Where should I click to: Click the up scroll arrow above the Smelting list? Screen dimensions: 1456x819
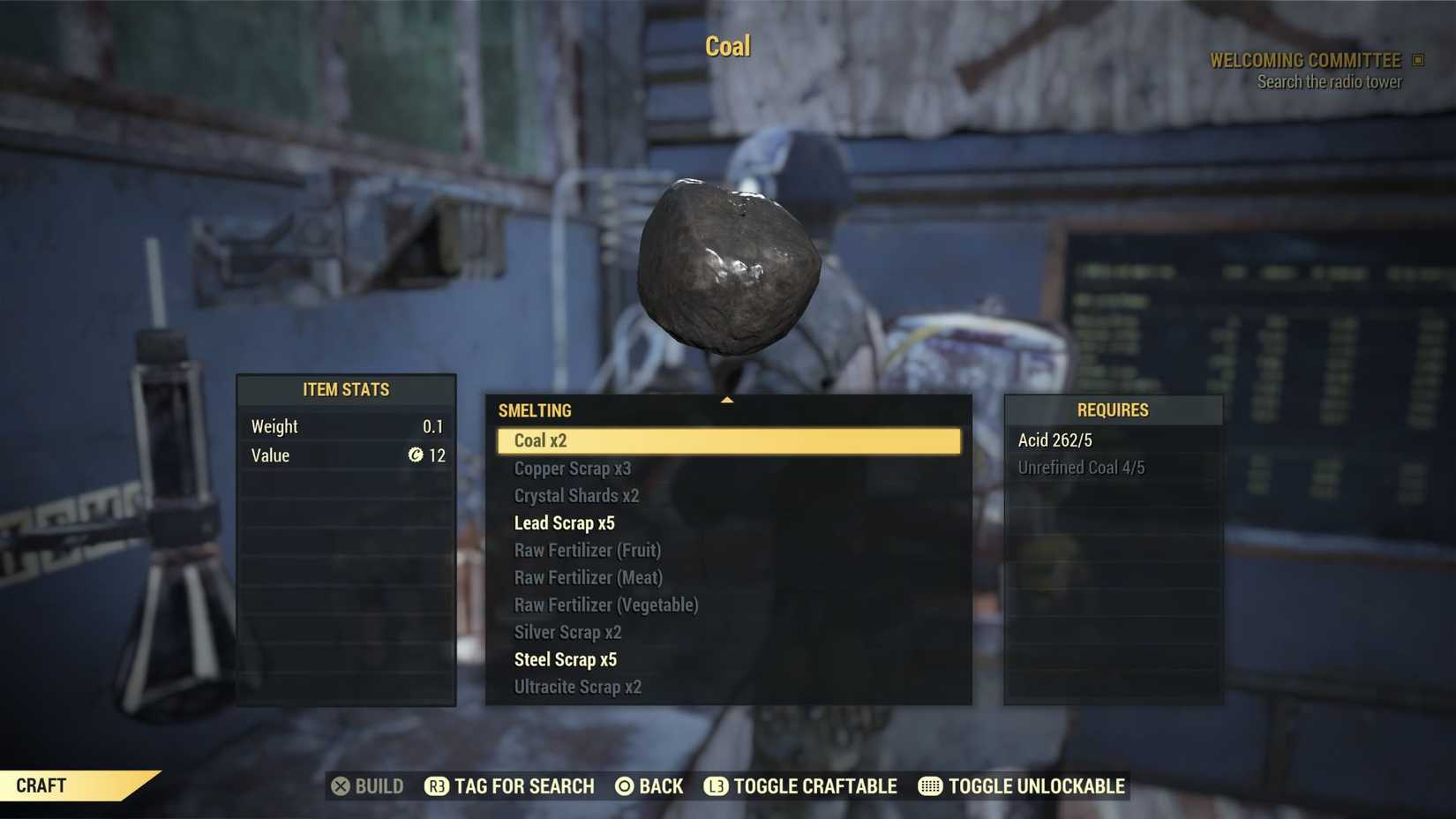(x=727, y=399)
